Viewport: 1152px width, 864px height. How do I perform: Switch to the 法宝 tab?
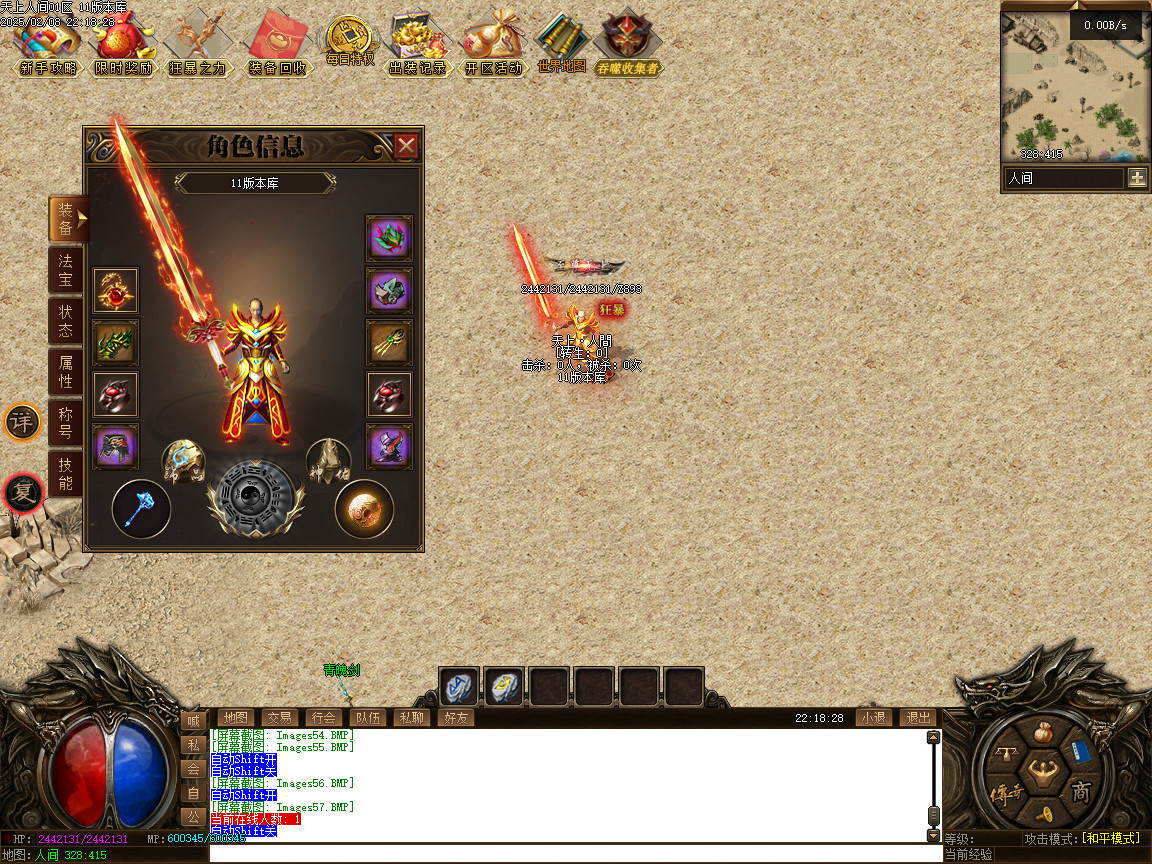click(x=65, y=269)
